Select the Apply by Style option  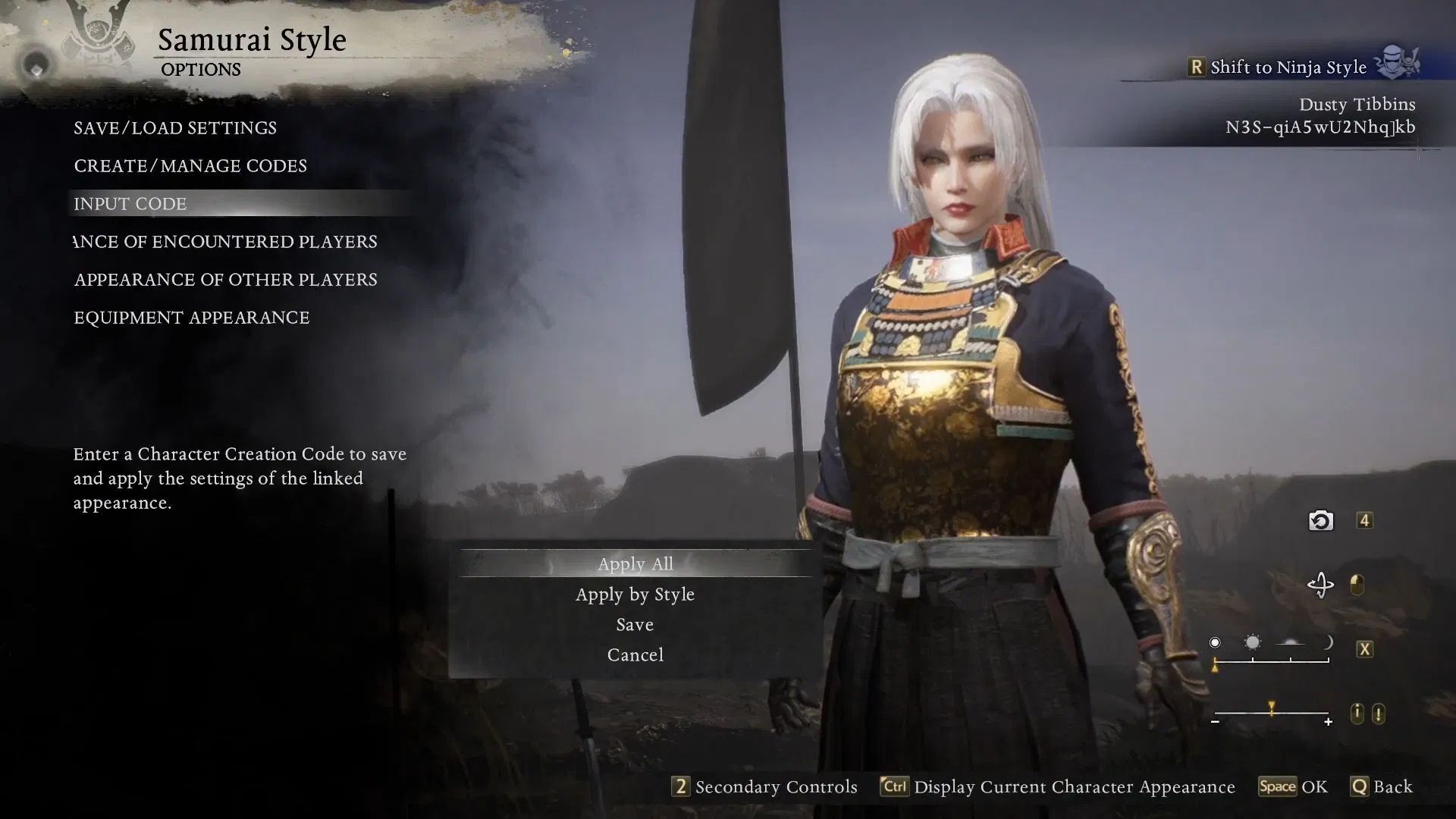635,594
